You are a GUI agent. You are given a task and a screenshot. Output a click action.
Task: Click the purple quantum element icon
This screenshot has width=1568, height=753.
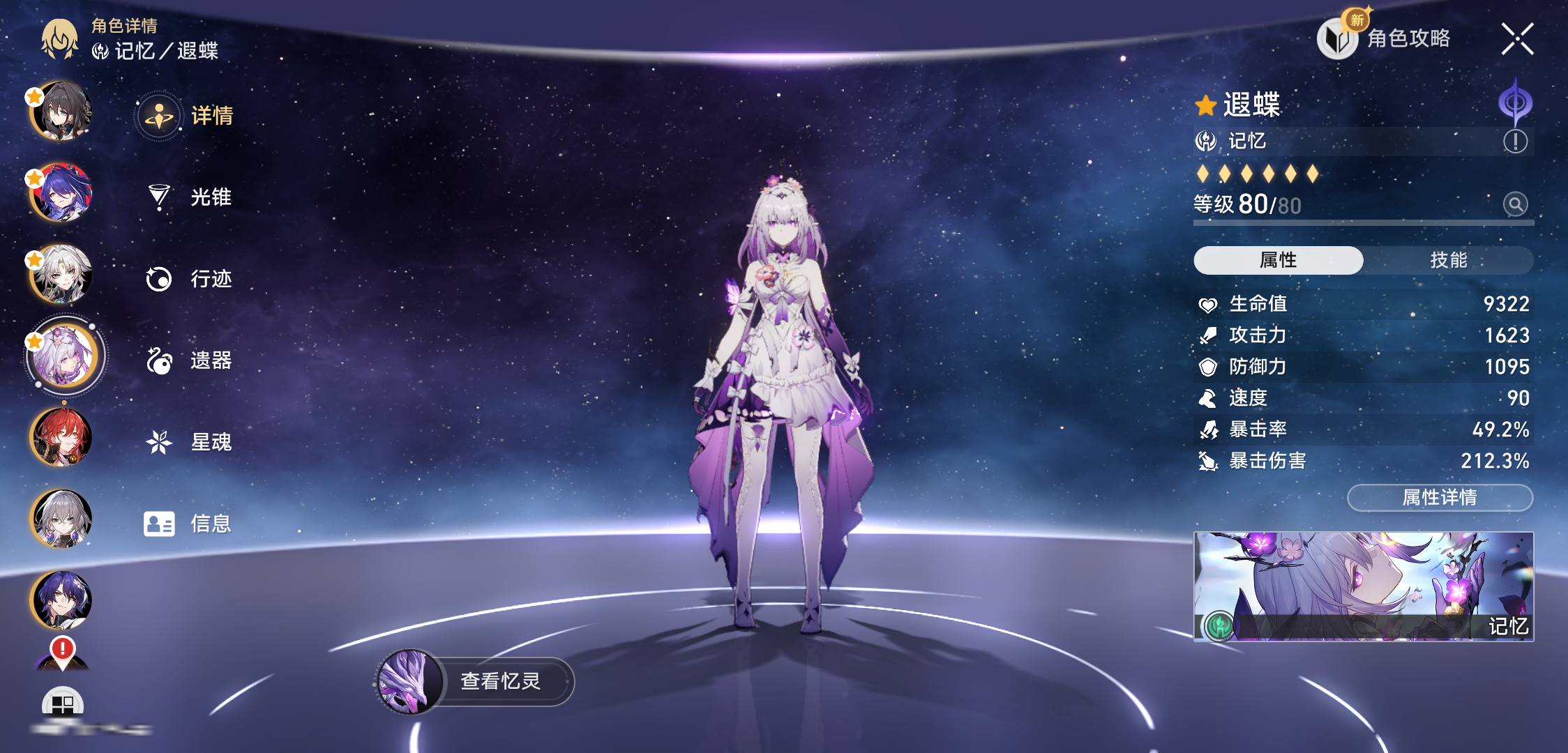[1515, 103]
